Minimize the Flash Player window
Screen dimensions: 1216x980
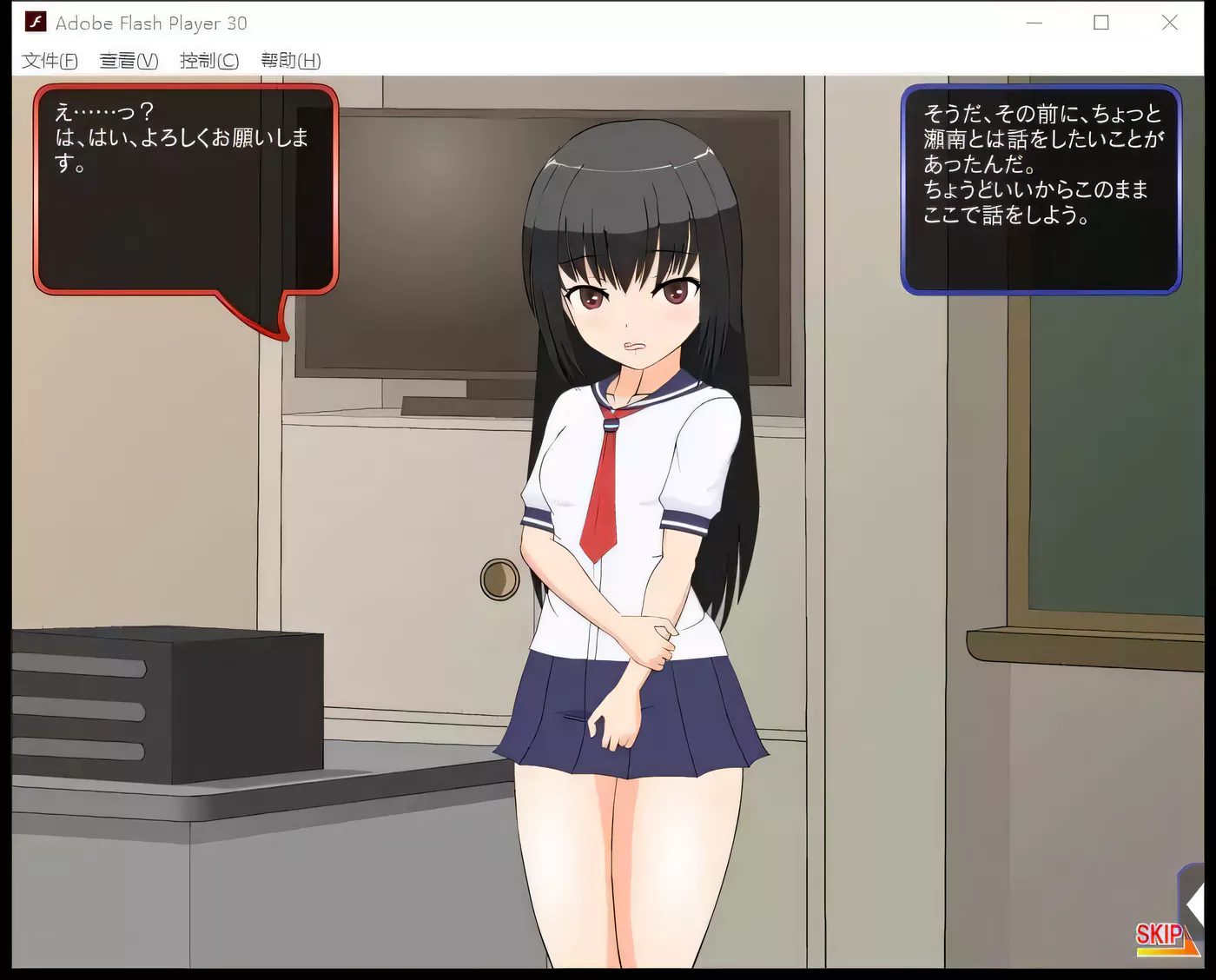tap(1034, 23)
